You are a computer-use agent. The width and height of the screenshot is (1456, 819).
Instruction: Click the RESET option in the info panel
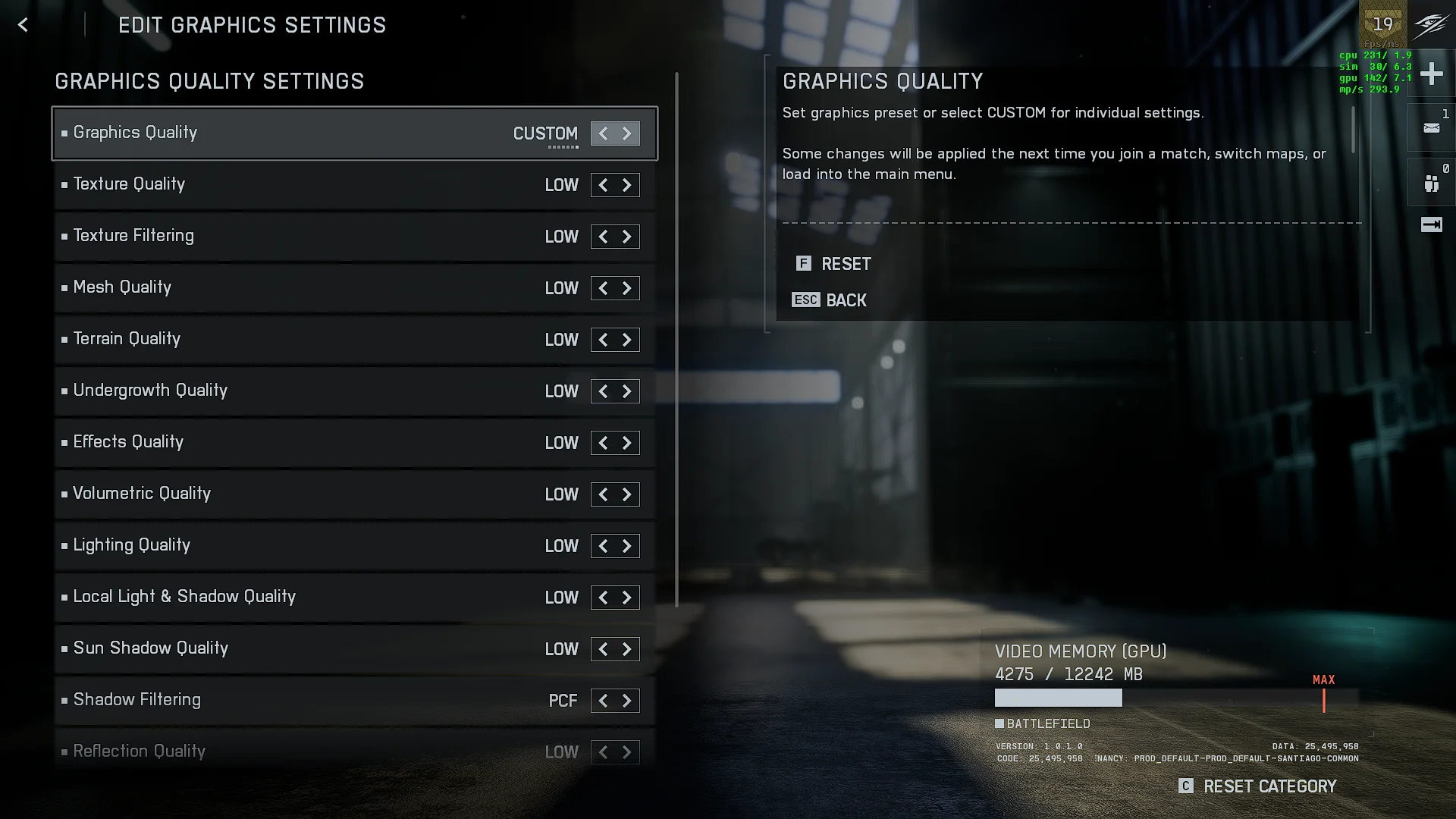point(846,264)
